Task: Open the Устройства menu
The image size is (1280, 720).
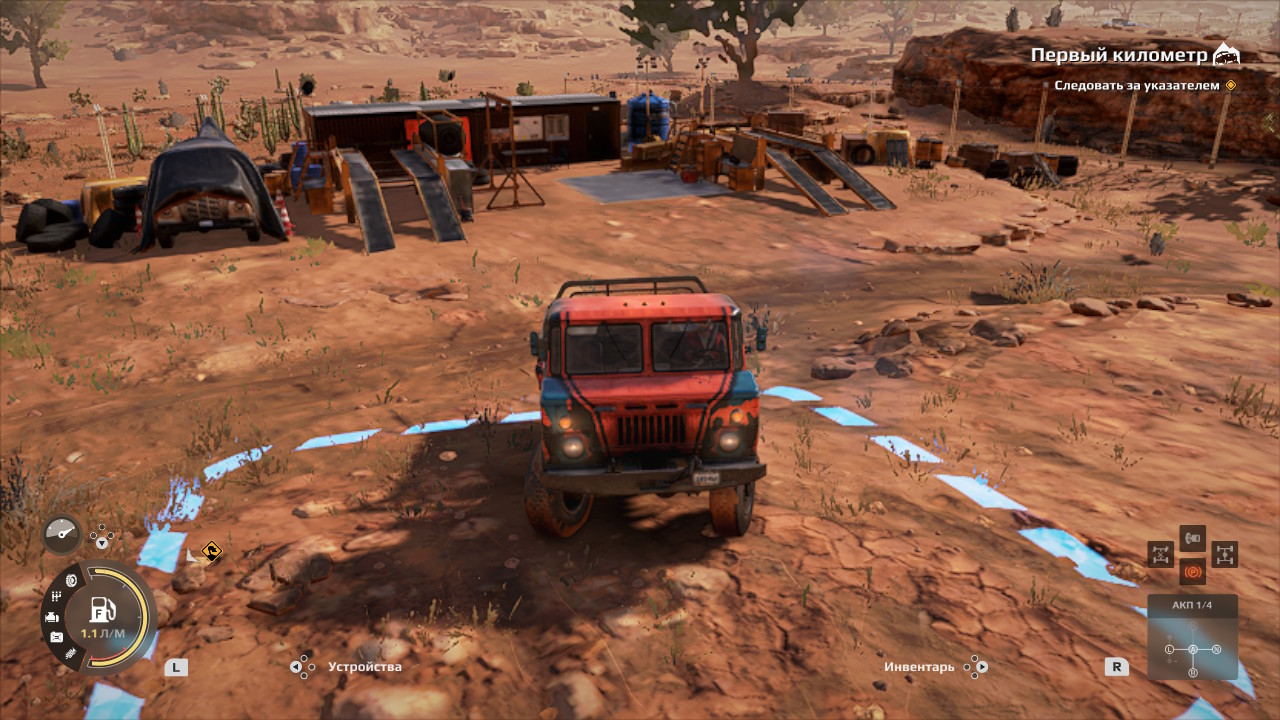Action: [365, 667]
